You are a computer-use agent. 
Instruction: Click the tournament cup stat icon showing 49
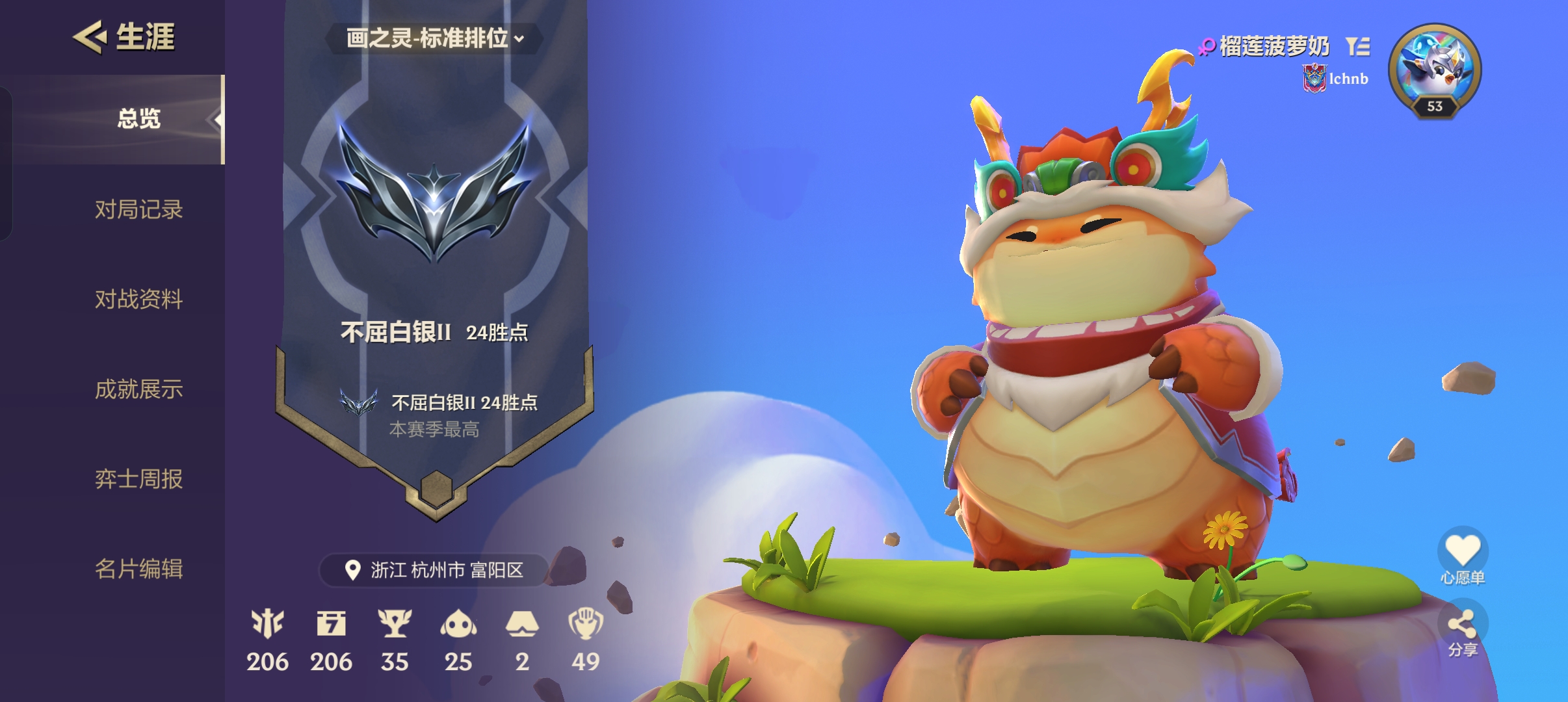pyautogui.click(x=587, y=622)
